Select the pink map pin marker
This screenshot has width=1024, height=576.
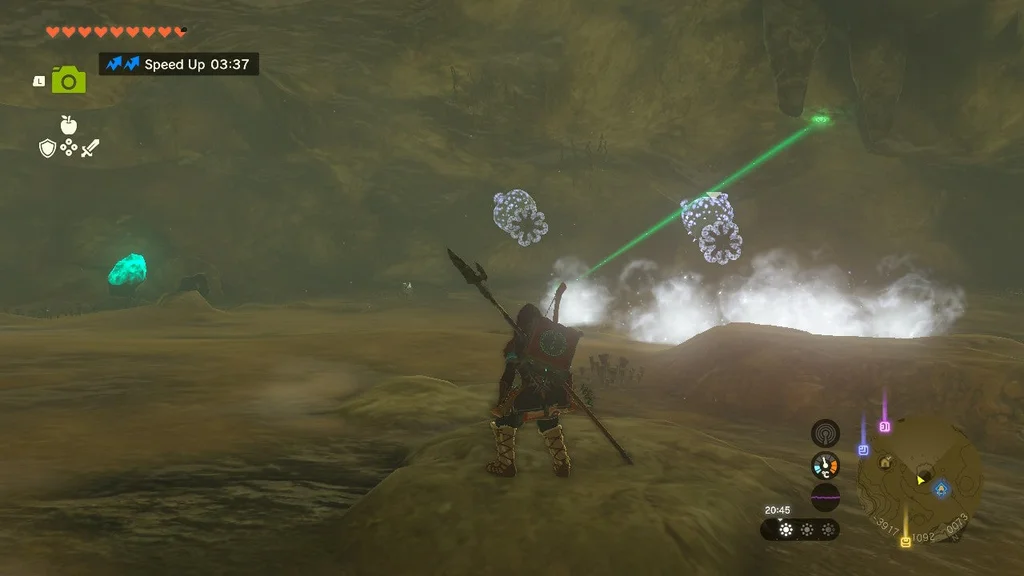[884, 427]
